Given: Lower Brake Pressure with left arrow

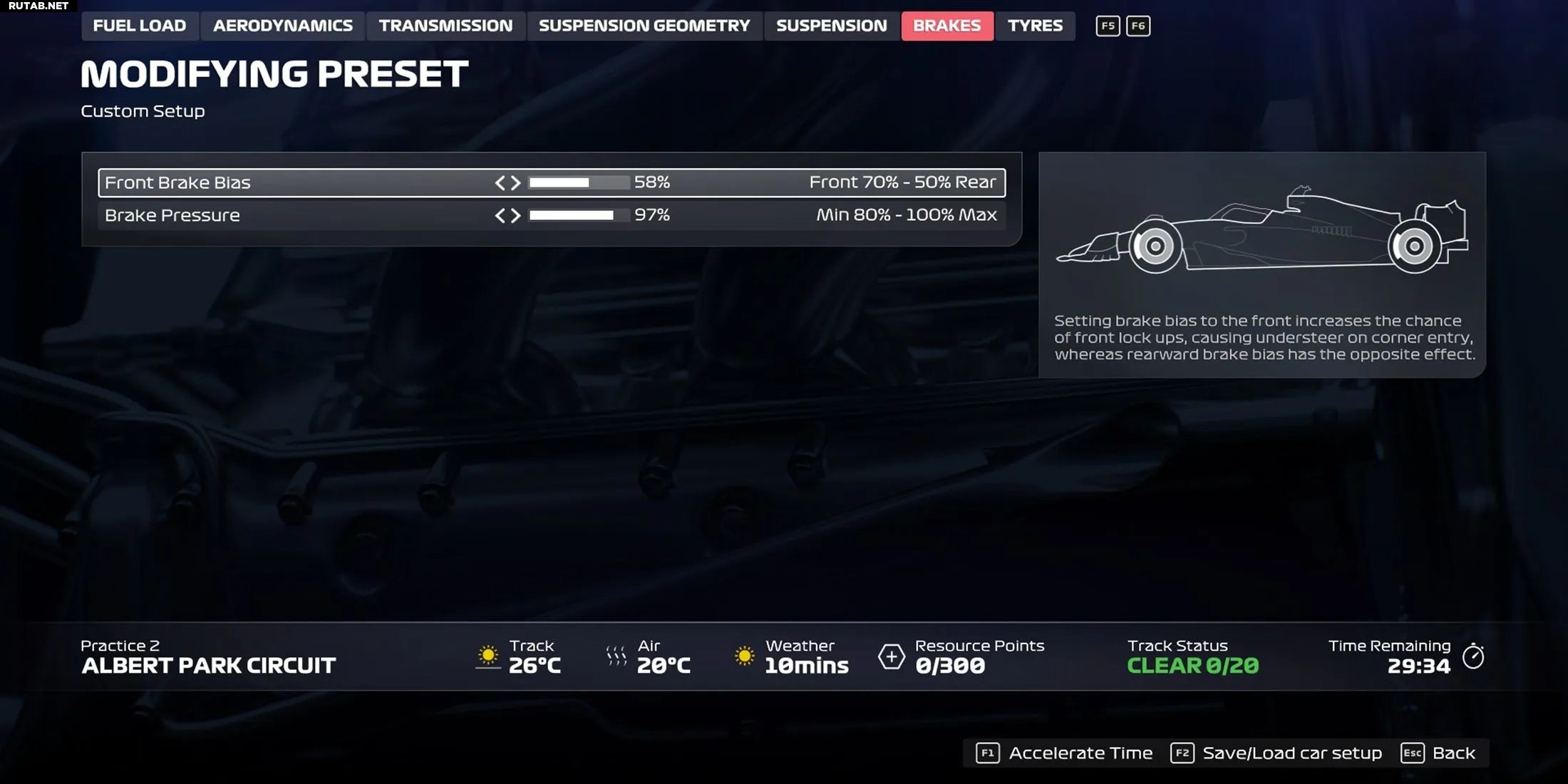Looking at the screenshot, I should point(500,215).
